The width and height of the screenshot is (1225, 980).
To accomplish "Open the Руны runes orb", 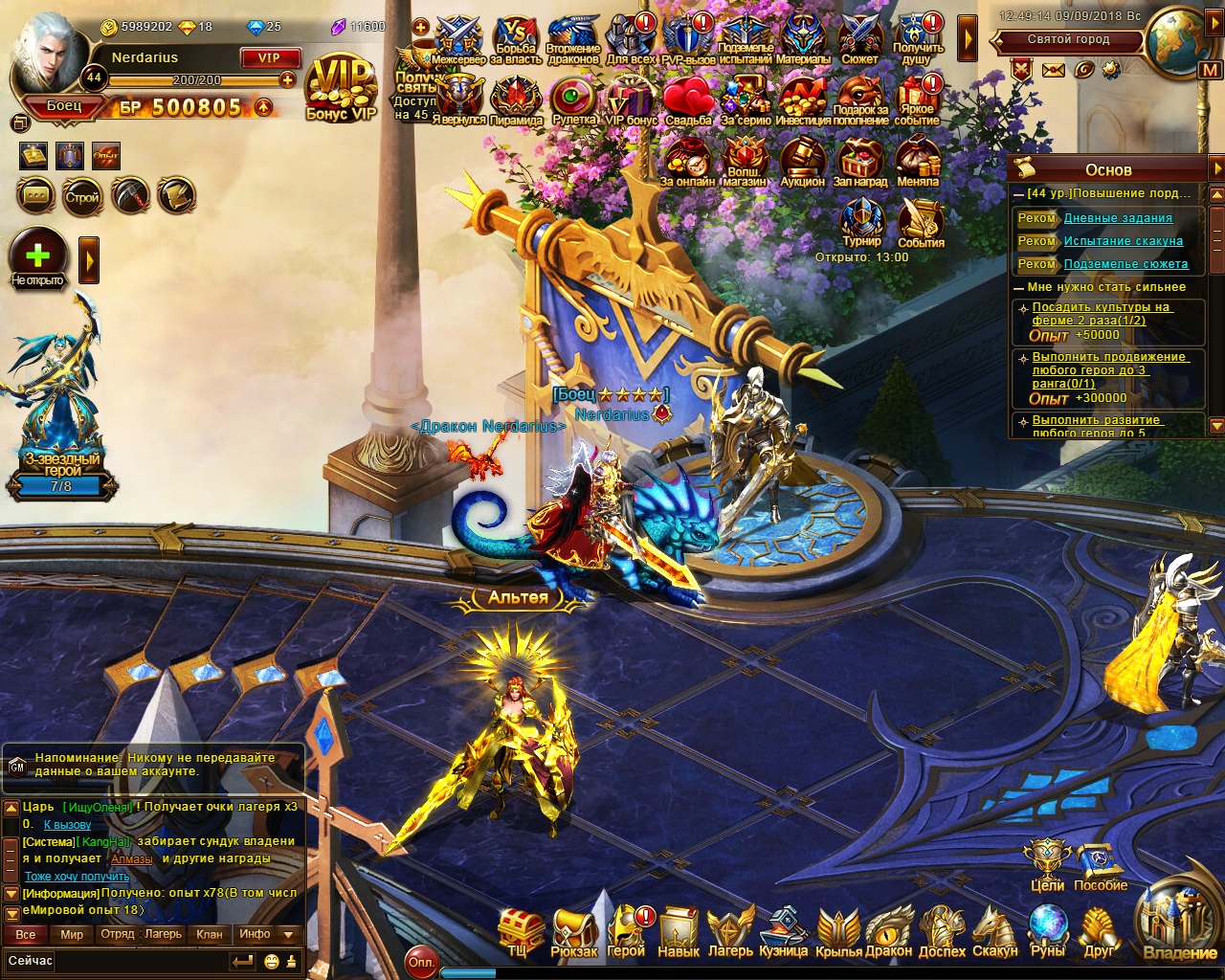I will click(x=1047, y=930).
